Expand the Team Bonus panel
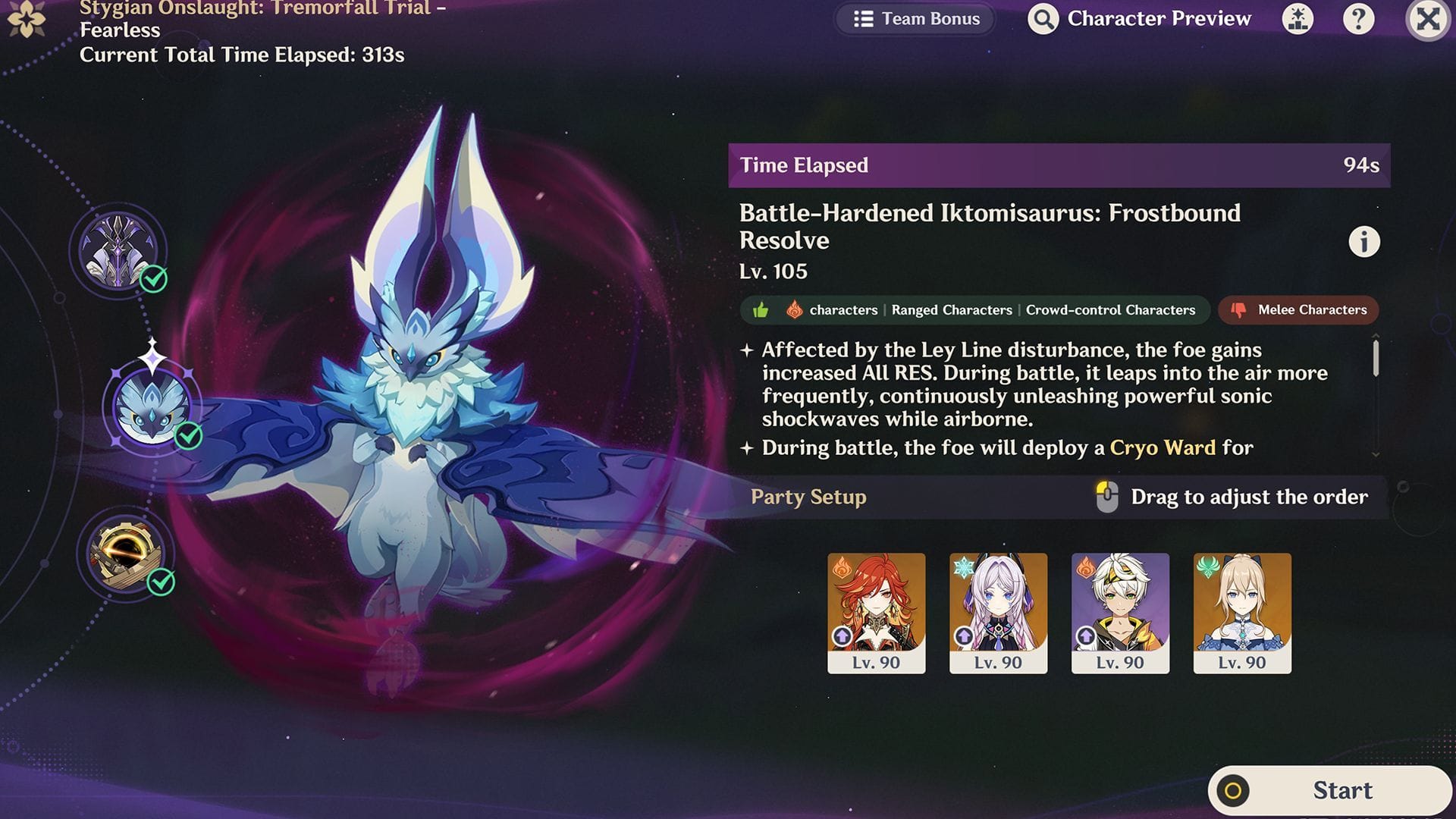Viewport: 1456px width, 819px height. 915,19
